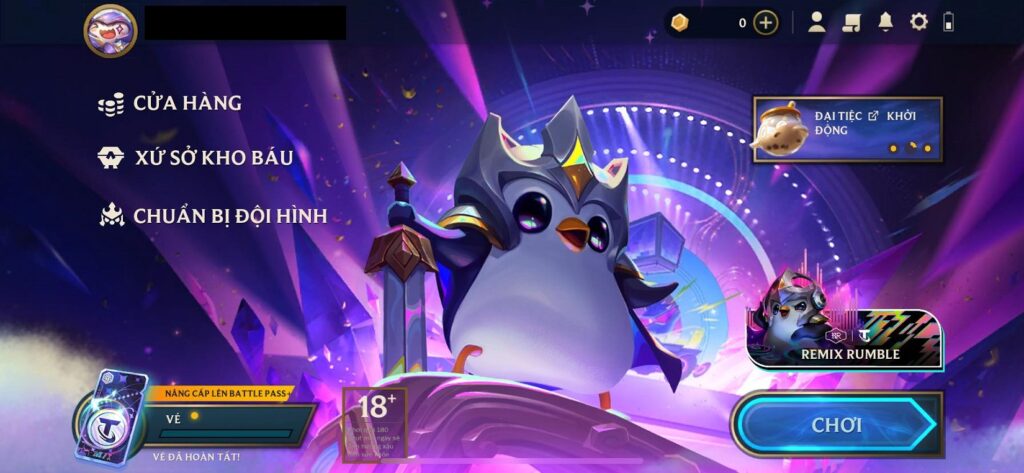This screenshot has height=473, width=1024.
Task: Open the friends silhouette icon
Action: [817, 22]
